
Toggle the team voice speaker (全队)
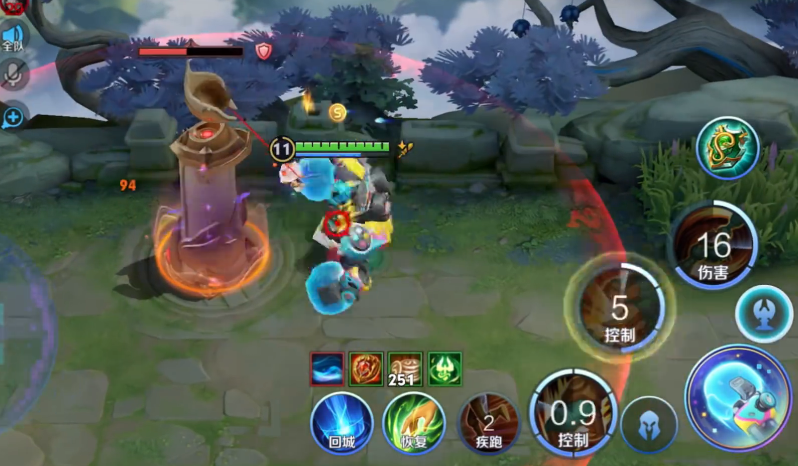(13, 37)
